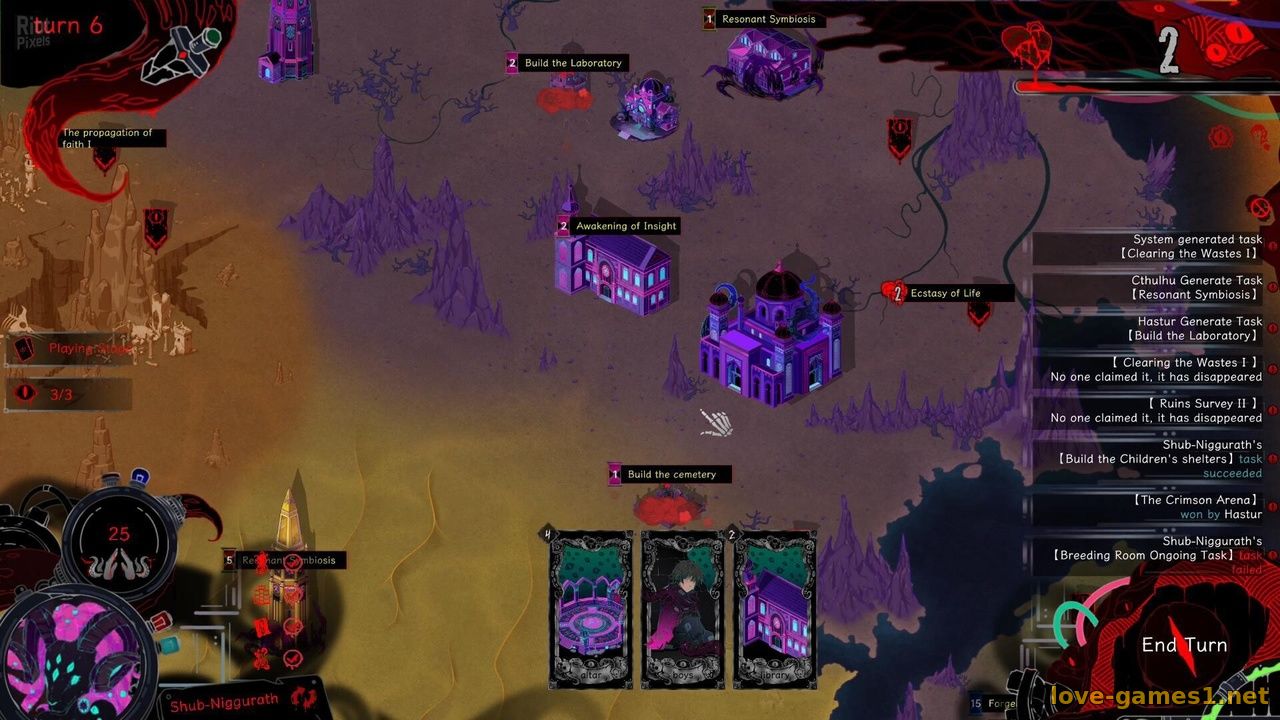This screenshot has height=720, width=1280.
Task: Select the altar card in hand
Action: (x=590, y=608)
